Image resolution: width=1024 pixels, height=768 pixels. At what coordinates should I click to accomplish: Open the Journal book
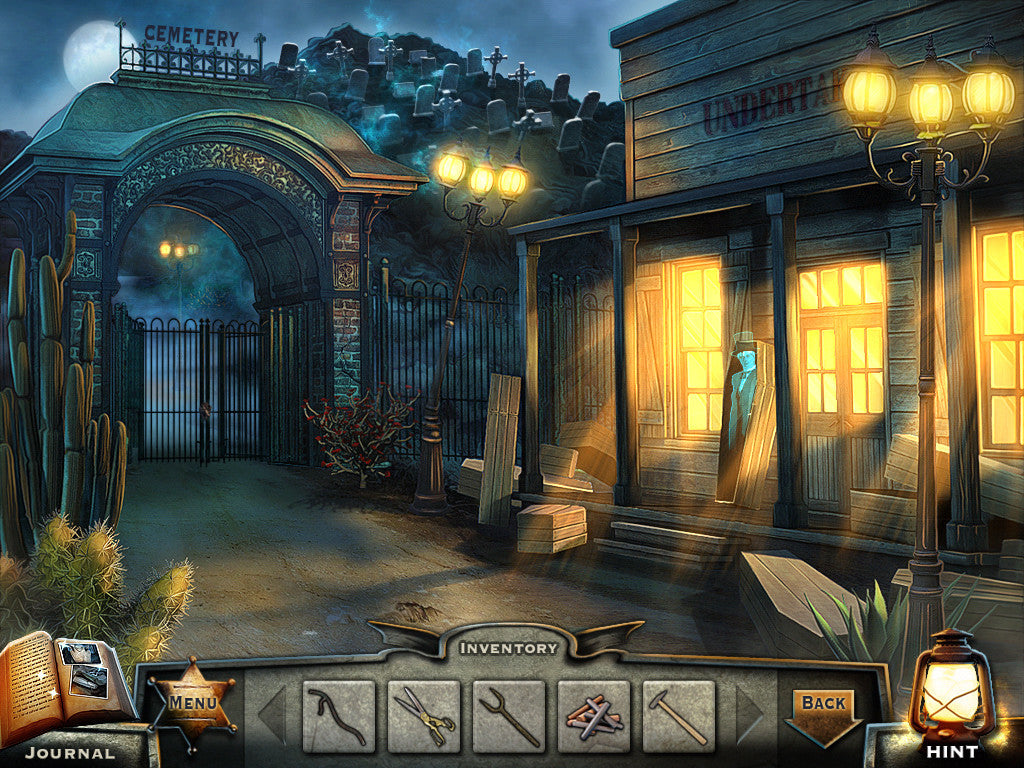coord(66,682)
